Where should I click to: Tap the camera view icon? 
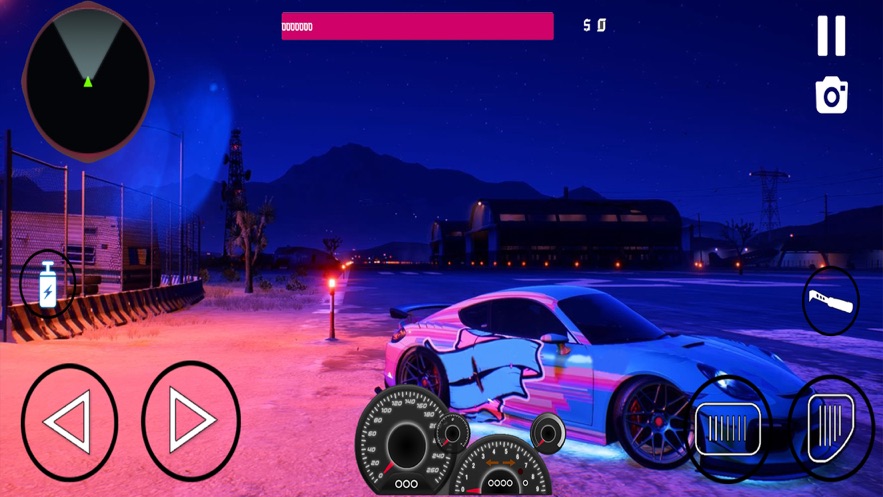point(831,95)
